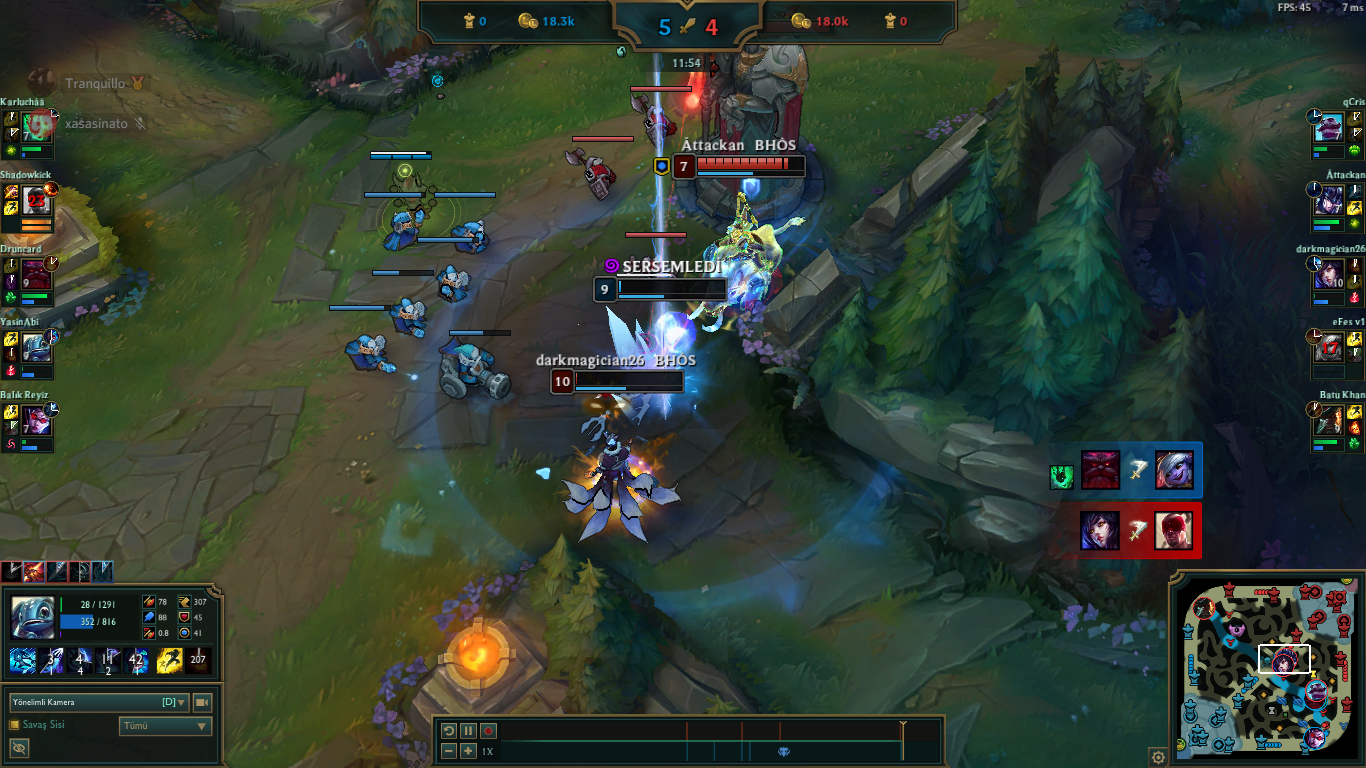
Task: Select Balık Reyiz's portrait in the blue team list
Action: click(x=37, y=420)
